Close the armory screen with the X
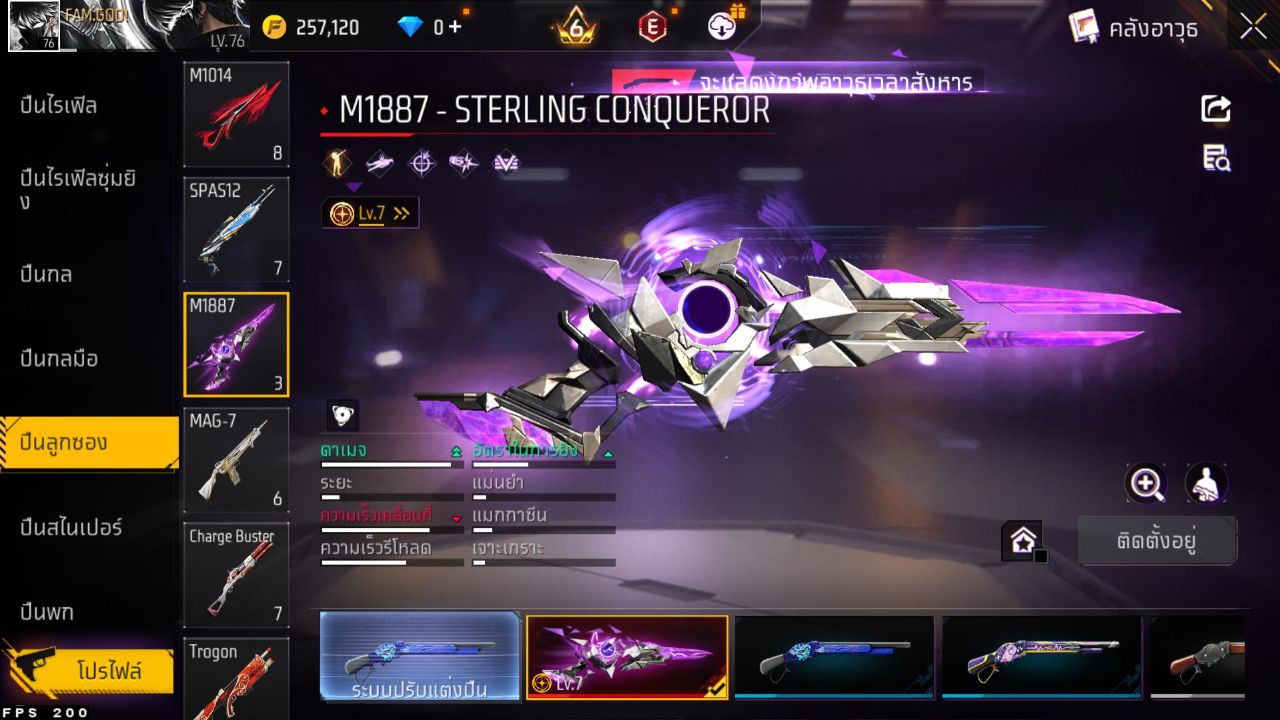This screenshot has height=720, width=1280. [x=1253, y=27]
